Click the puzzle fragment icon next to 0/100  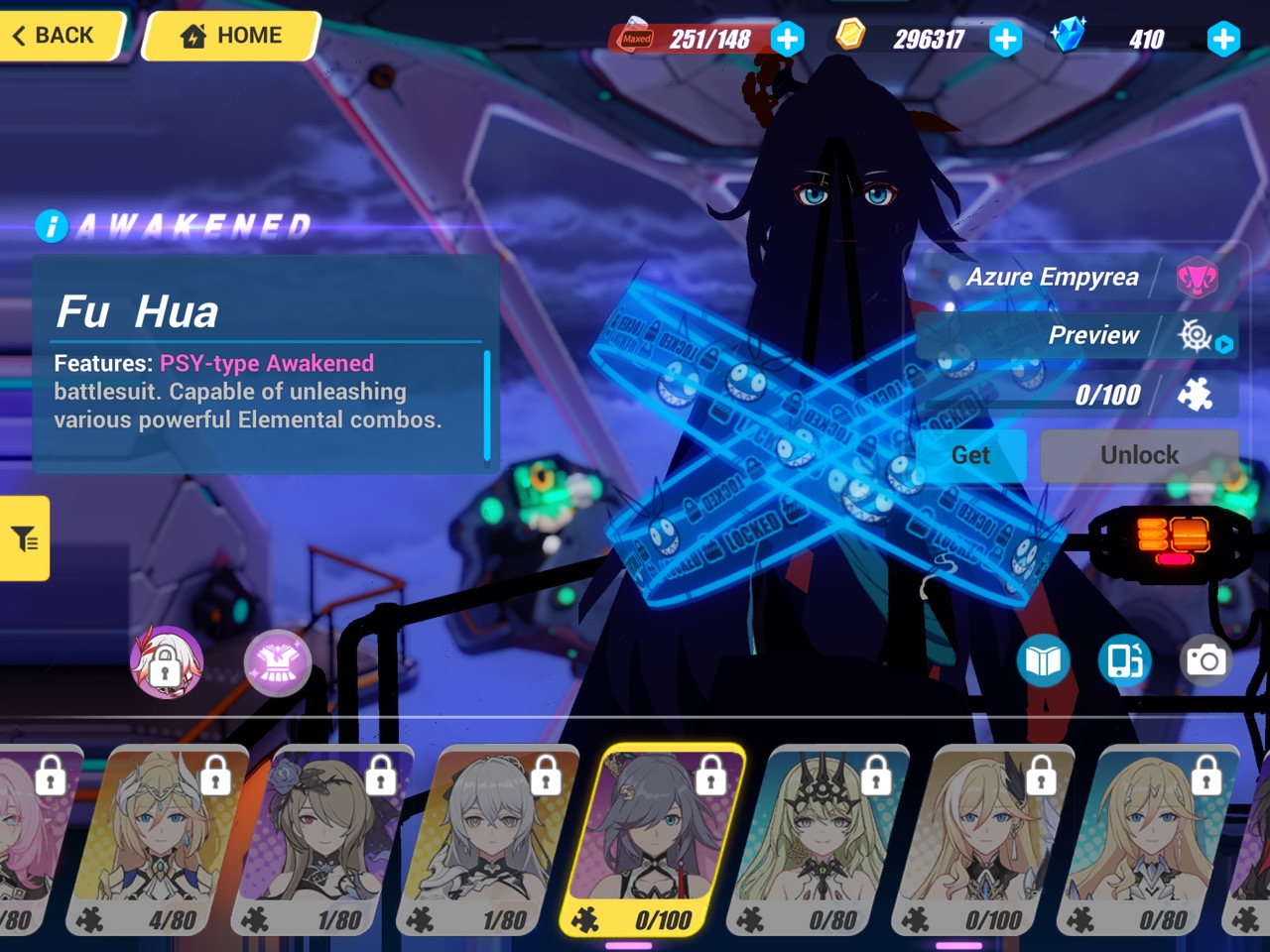click(x=1198, y=394)
